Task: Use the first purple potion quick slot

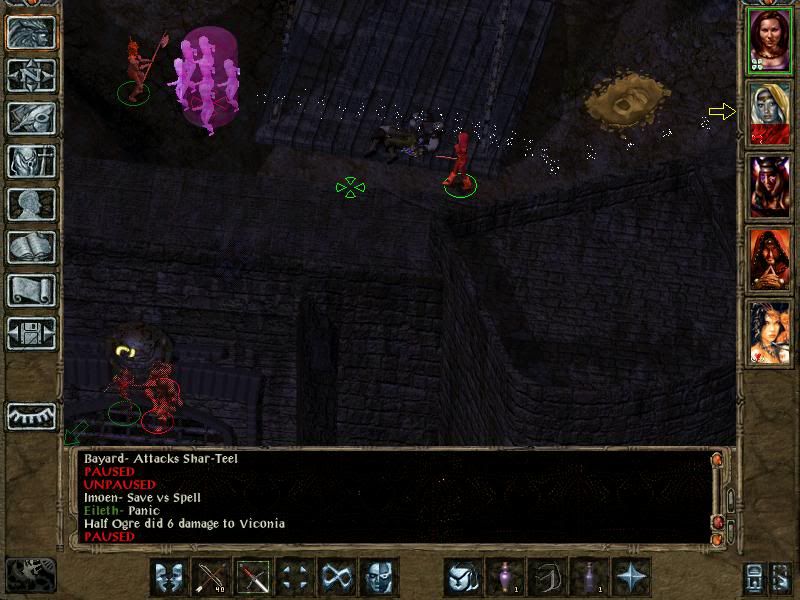Action: [506, 577]
